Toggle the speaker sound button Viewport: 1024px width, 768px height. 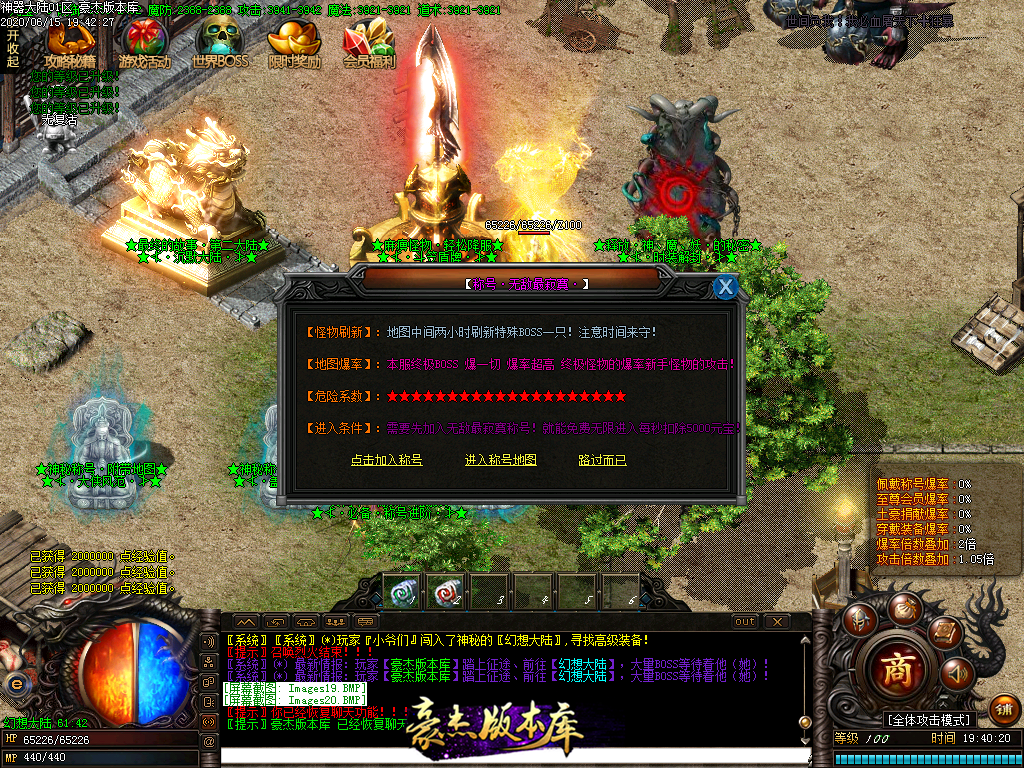pos(956,673)
